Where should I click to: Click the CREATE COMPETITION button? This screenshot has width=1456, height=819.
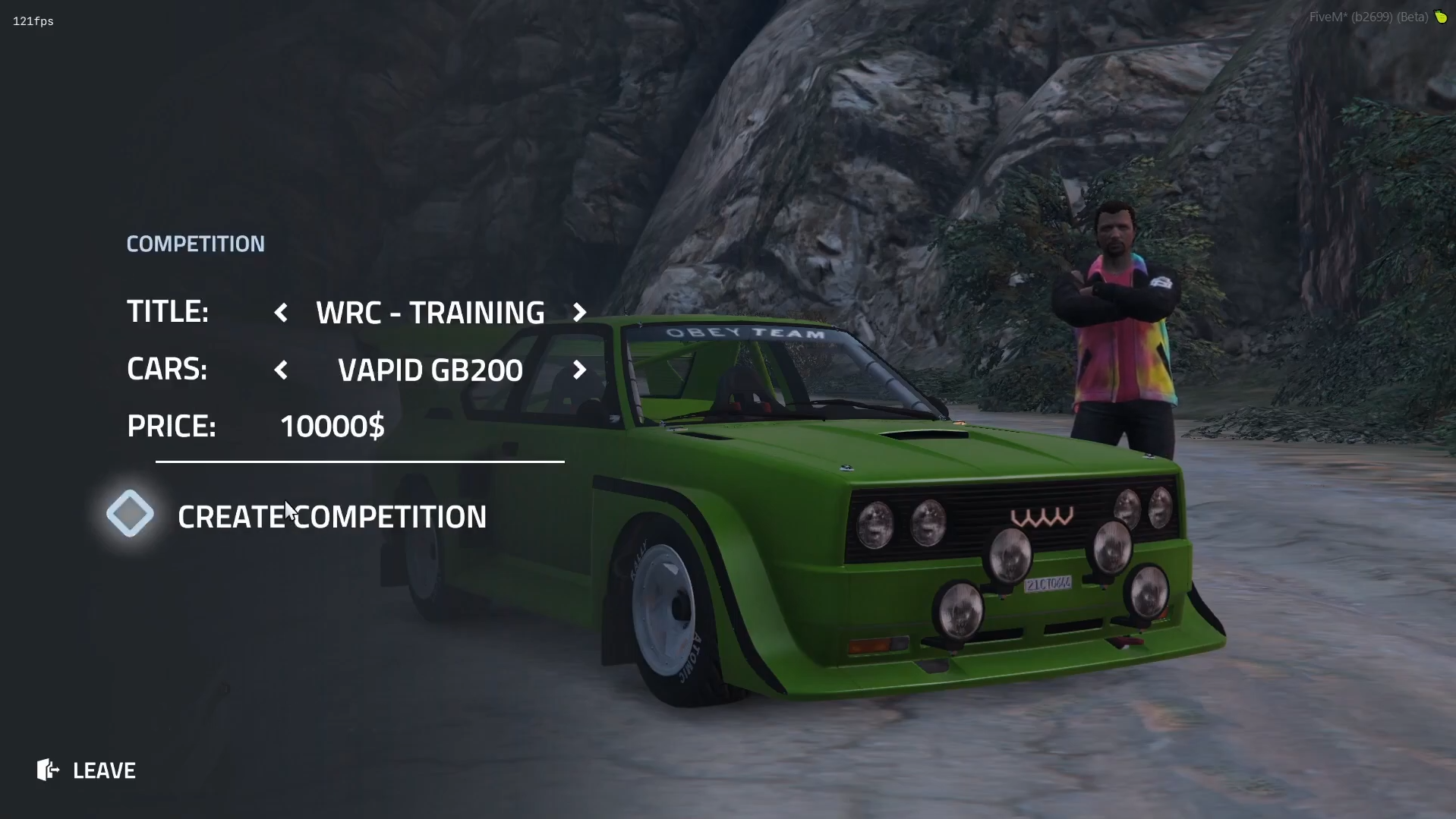pyautogui.click(x=332, y=517)
